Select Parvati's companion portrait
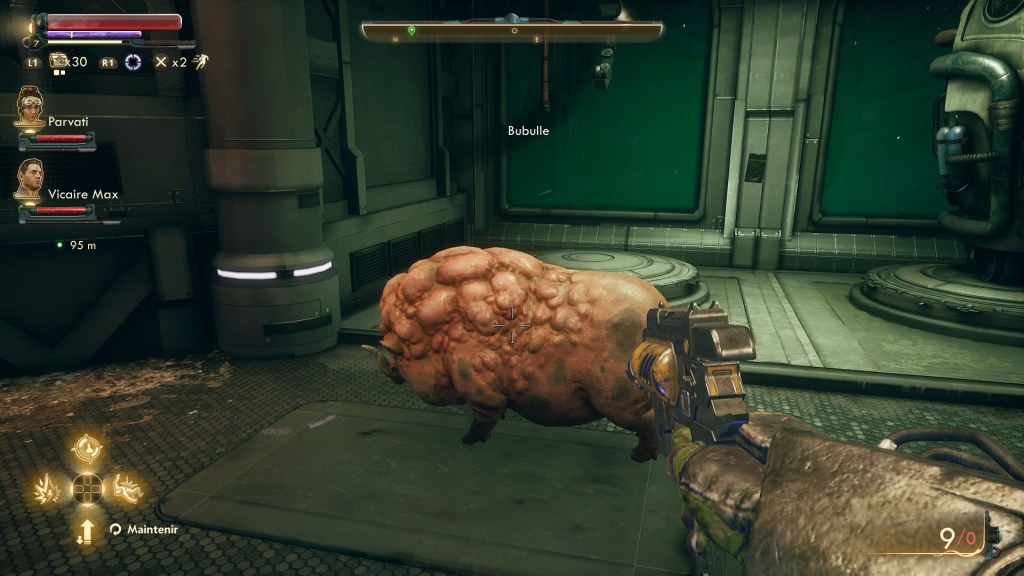Screen dimensions: 1024x576 point(30,108)
